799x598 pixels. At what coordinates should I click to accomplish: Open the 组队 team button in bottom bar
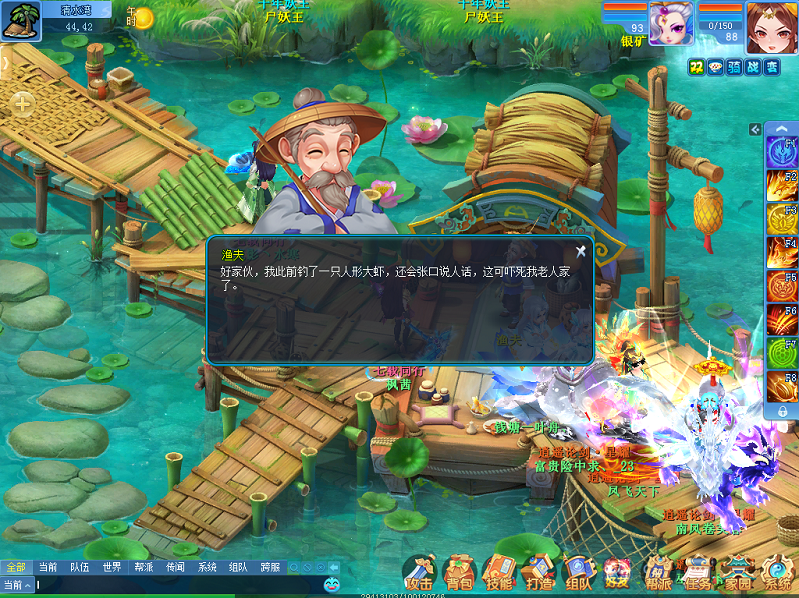(578, 573)
